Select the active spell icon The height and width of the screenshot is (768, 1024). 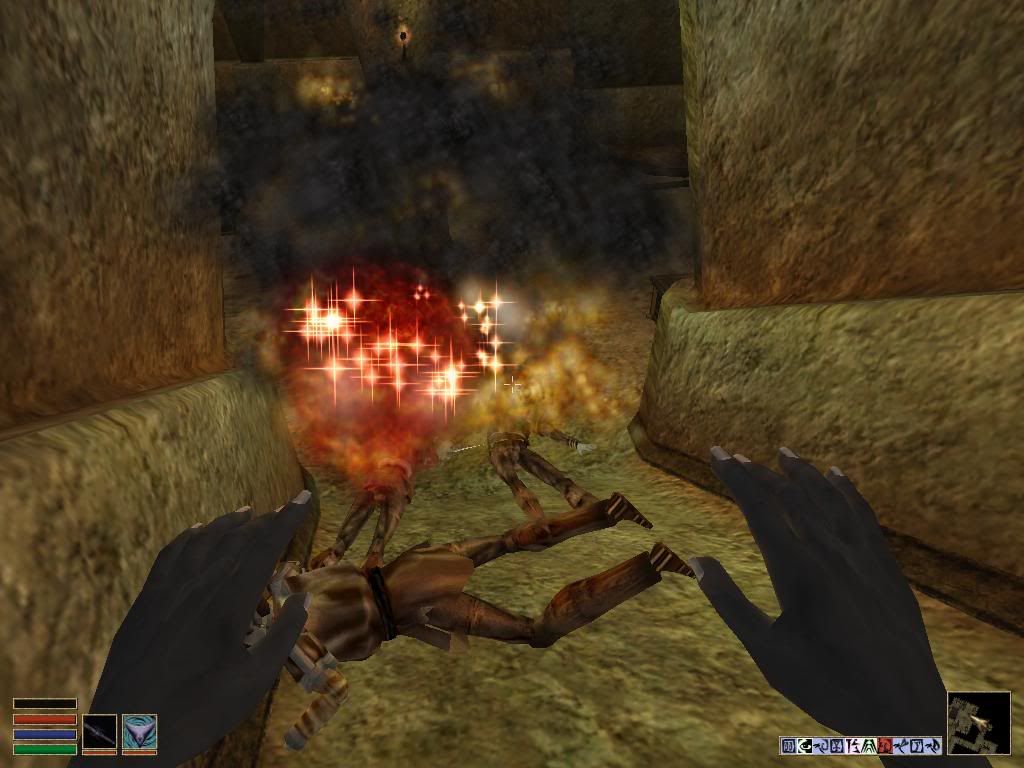point(139,732)
